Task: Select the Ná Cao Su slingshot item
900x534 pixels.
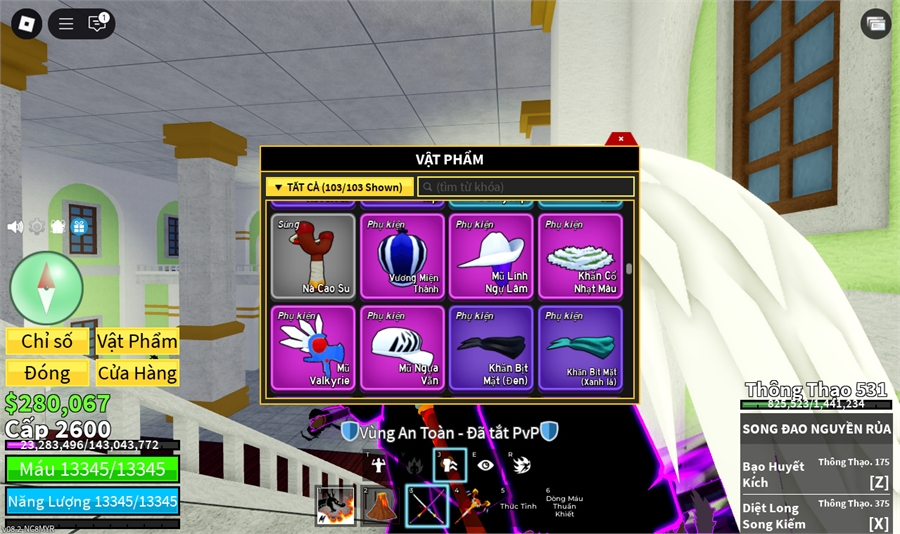Action: [x=313, y=256]
